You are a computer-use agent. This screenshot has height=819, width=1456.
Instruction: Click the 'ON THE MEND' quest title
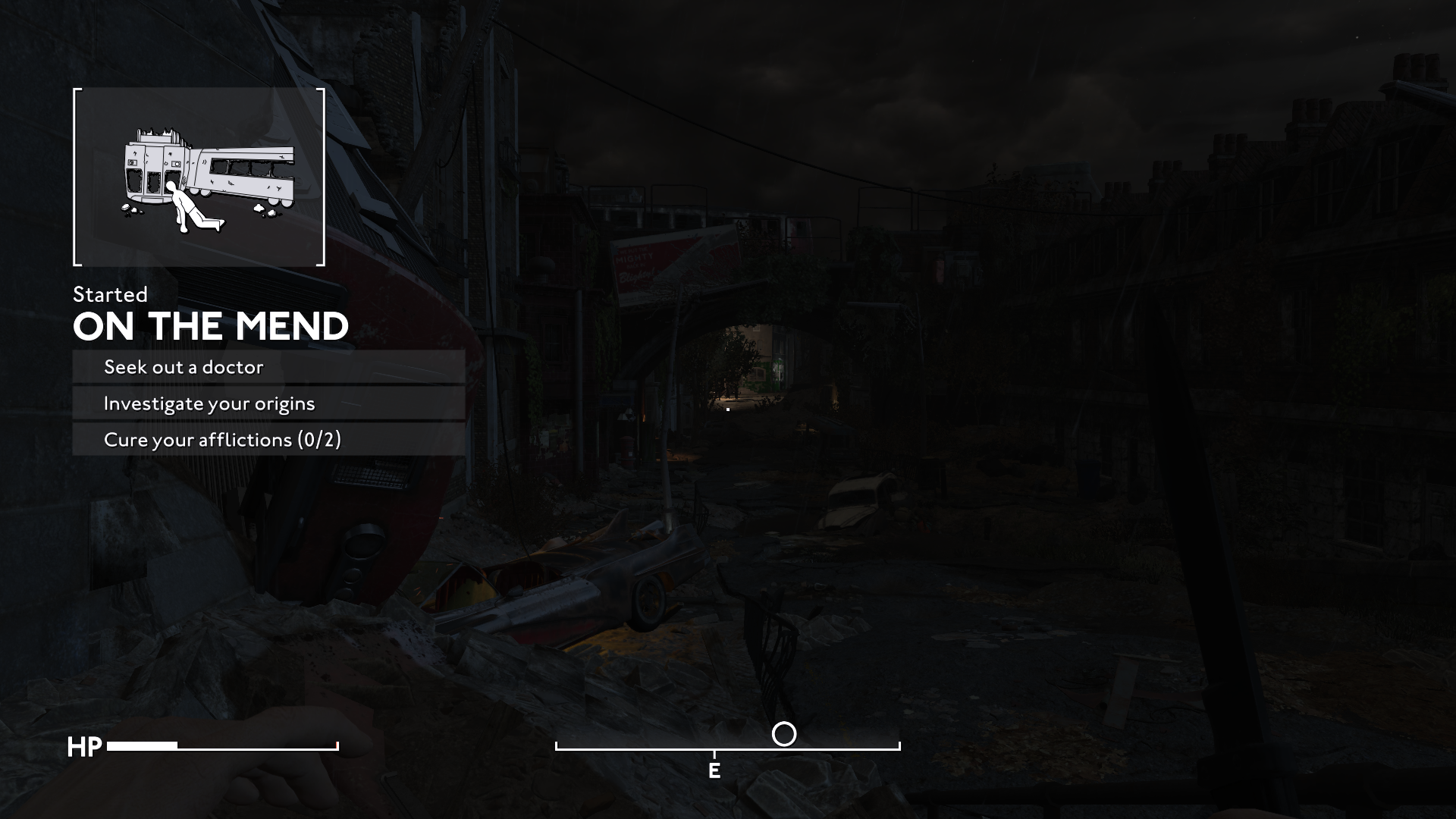pyautogui.click(x=211, y=327)
